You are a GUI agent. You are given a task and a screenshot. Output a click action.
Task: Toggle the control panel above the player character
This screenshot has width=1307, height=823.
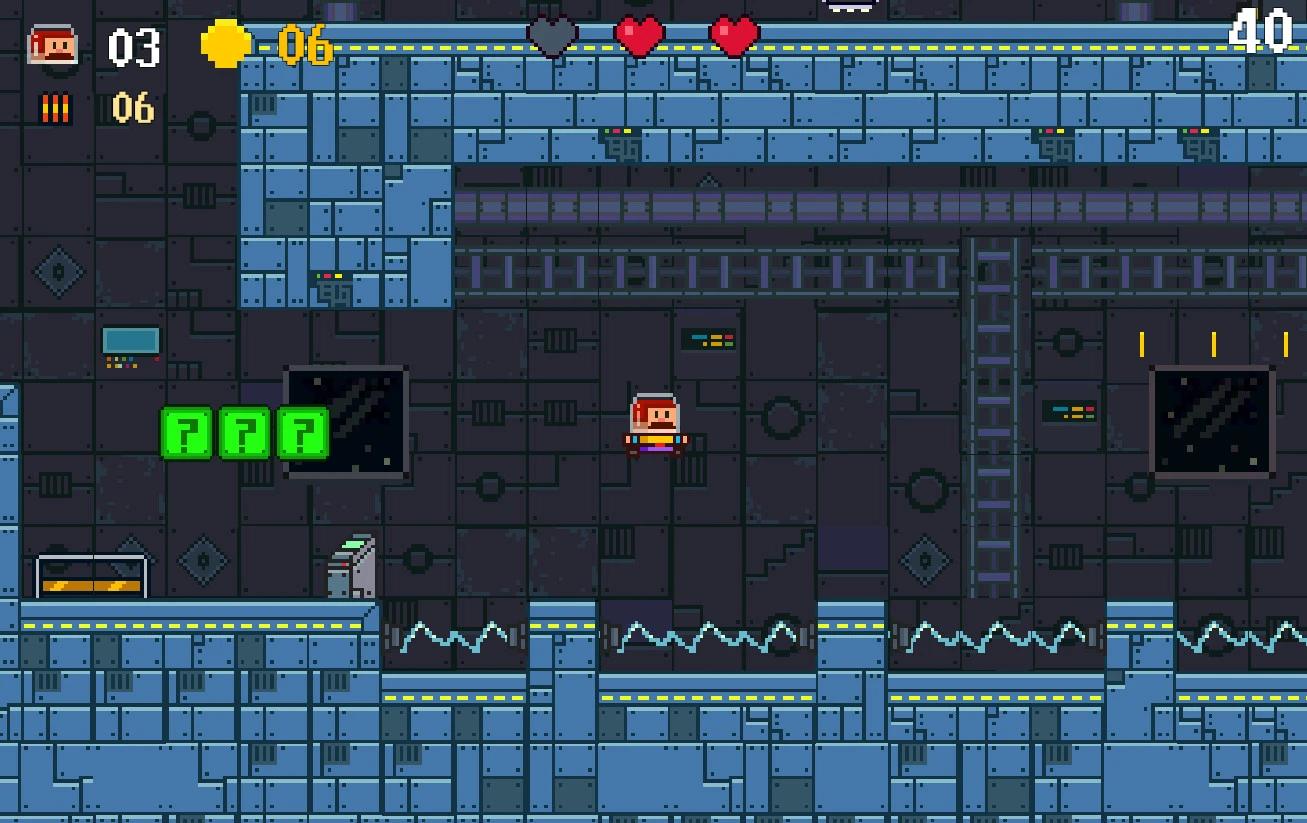[x=707, y=339]
